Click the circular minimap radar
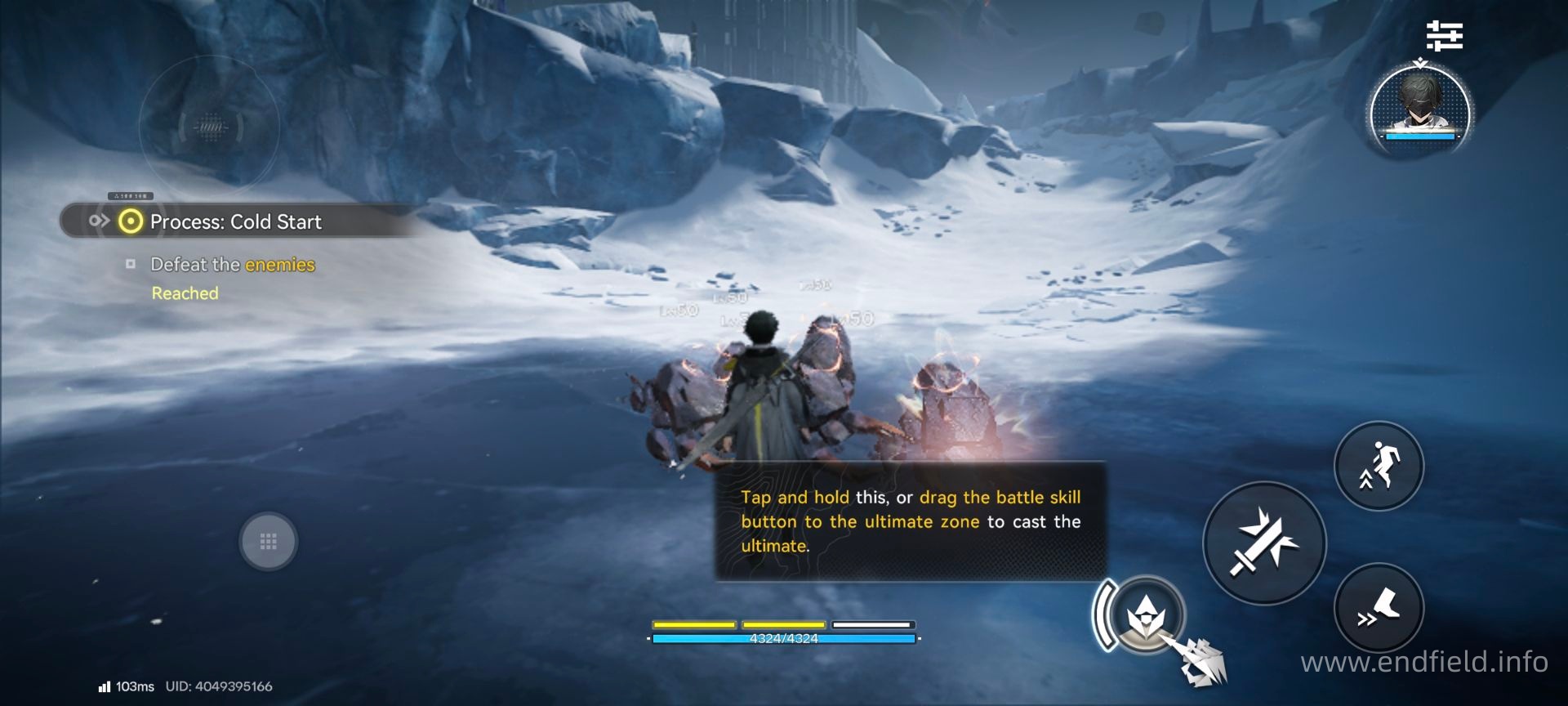The image size is (1568, 706). point(210,127)
